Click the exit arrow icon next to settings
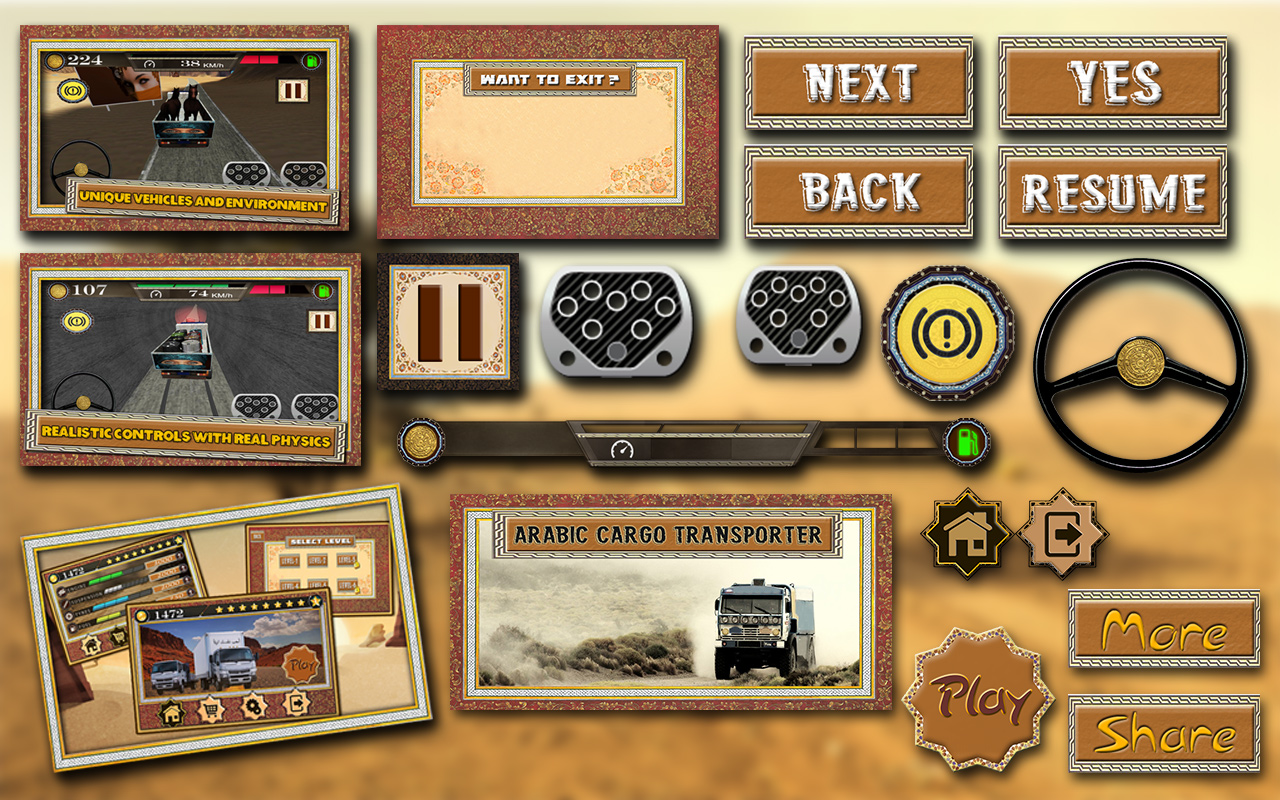 [298, 704]
